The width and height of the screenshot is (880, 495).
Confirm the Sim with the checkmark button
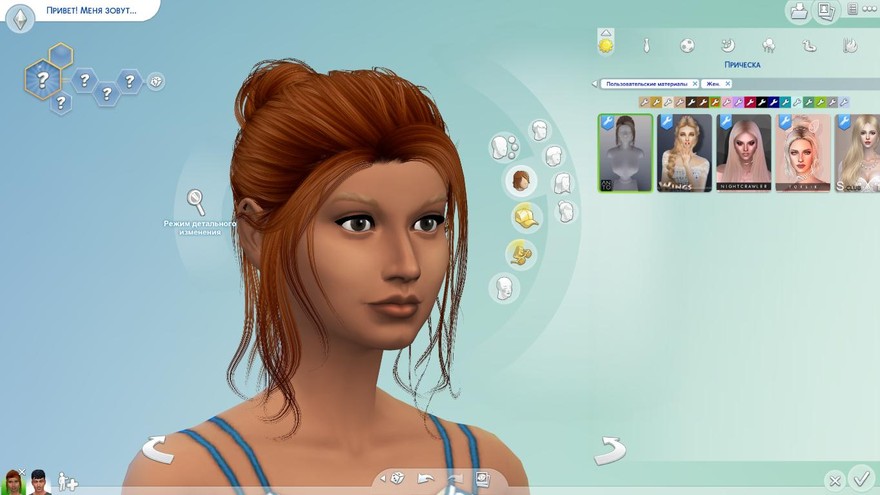[x=860, y=478]
